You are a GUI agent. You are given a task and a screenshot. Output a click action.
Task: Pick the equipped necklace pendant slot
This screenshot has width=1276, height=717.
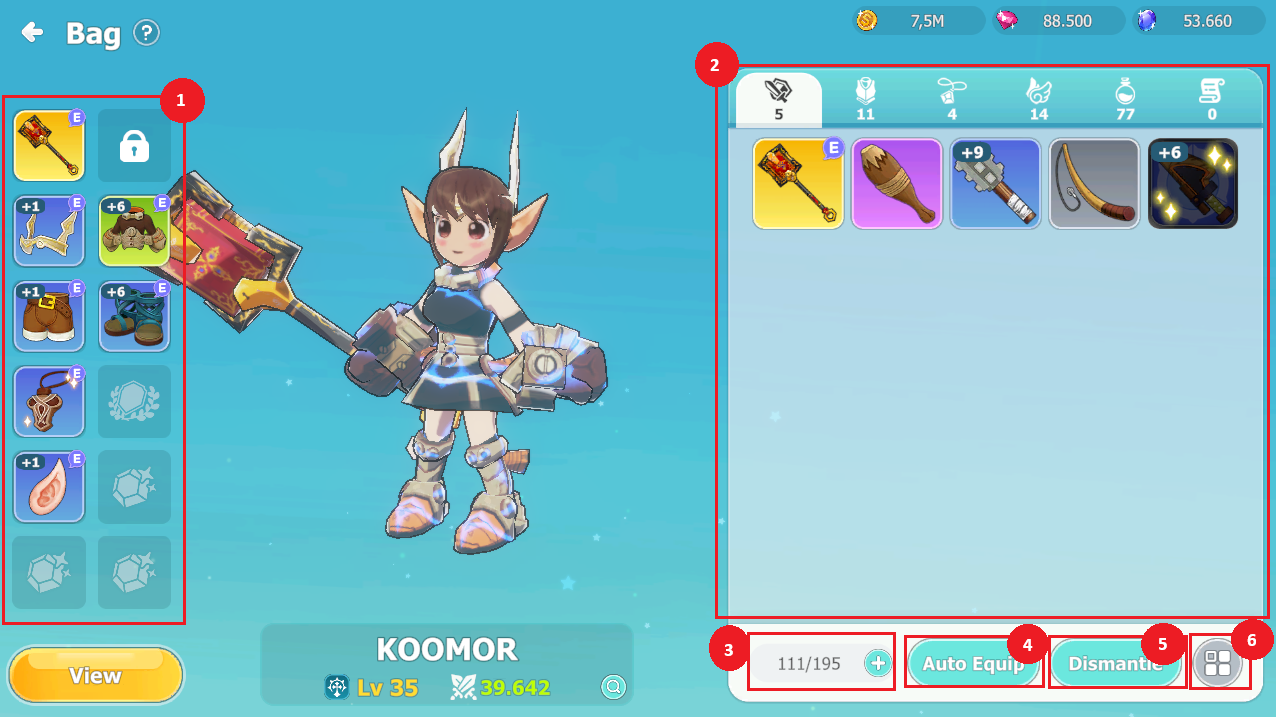pos(49,401)
